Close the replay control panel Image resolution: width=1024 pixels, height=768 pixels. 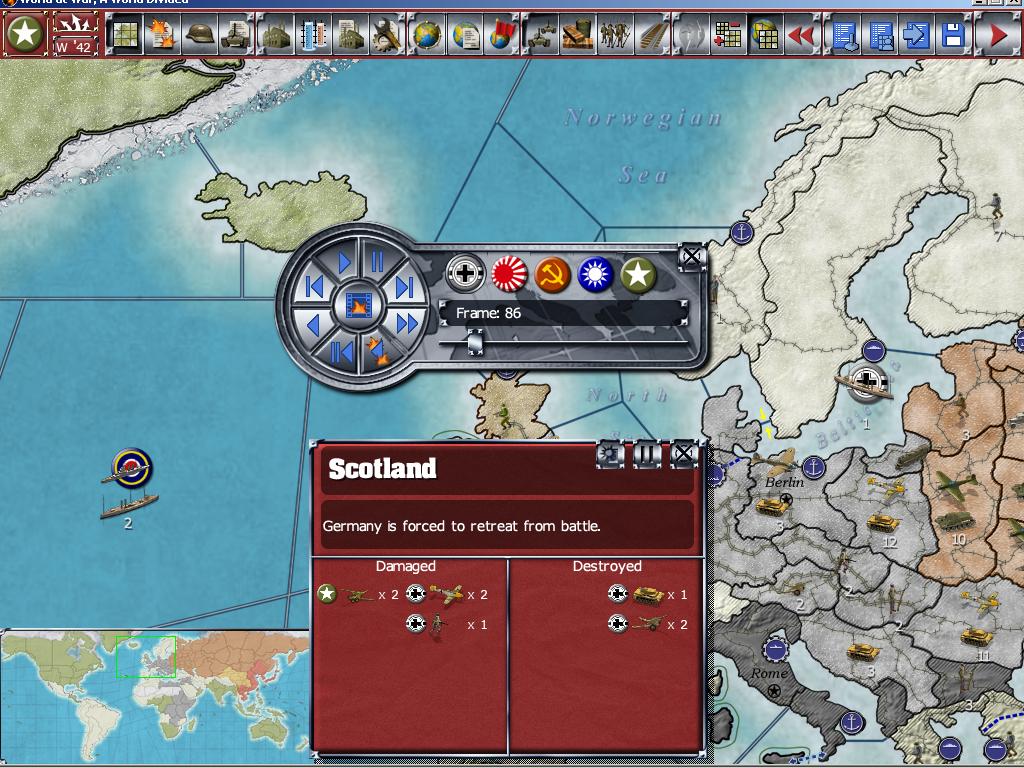coord(691,256)
